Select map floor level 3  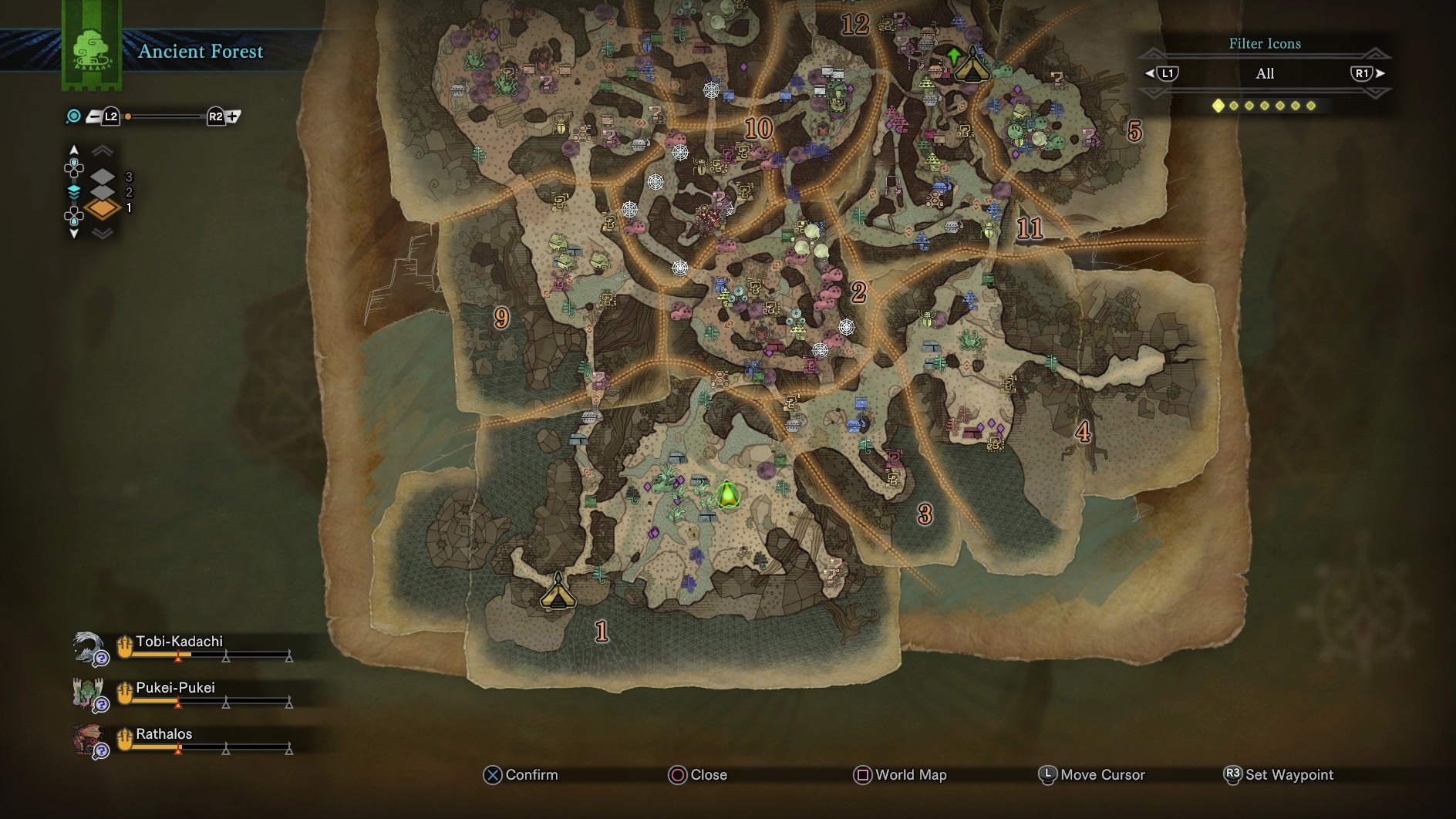[x=103, y=177]
